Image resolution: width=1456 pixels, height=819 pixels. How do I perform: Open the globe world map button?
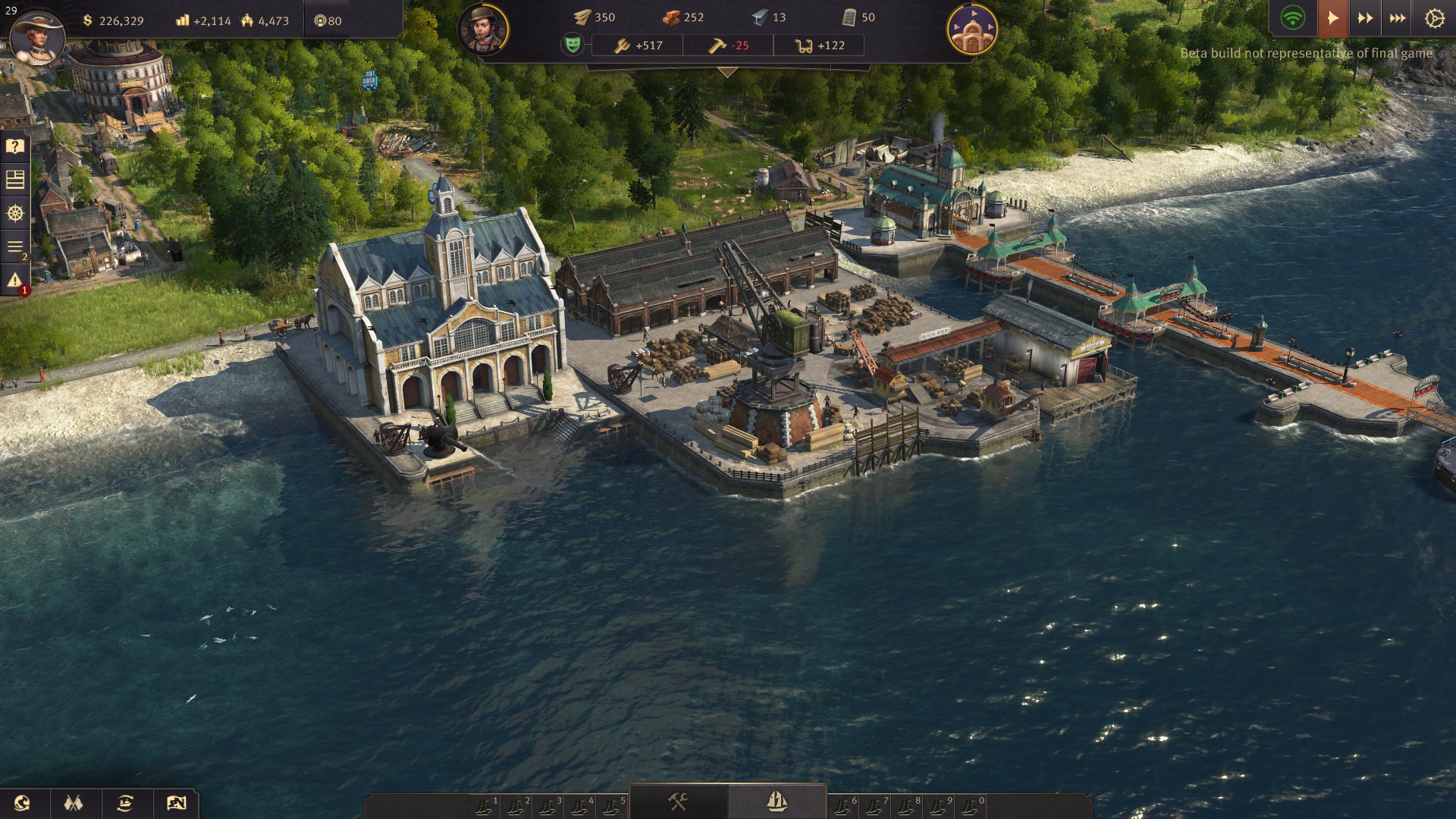23,803
